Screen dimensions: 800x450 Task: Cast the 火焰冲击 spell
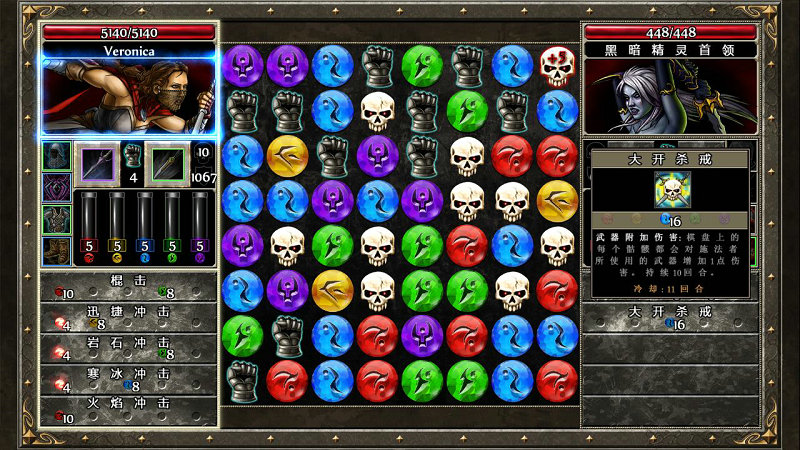point(129,408)
